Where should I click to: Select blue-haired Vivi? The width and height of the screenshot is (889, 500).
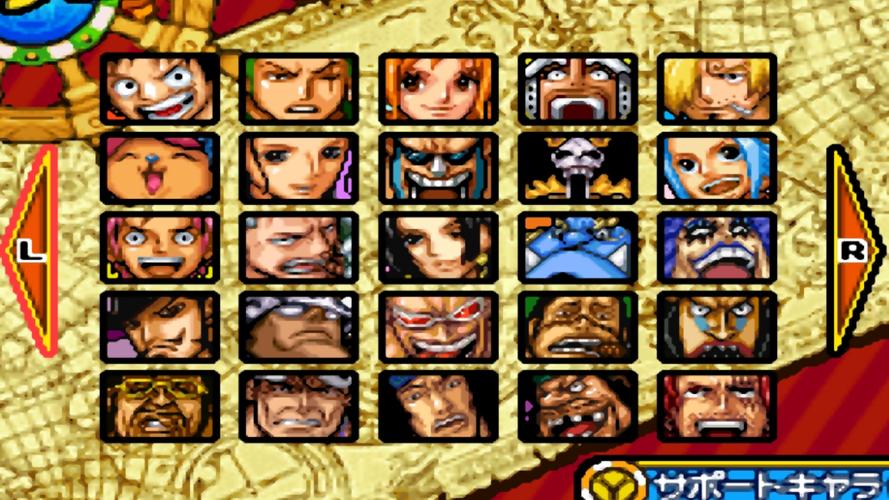coord(716,168)
